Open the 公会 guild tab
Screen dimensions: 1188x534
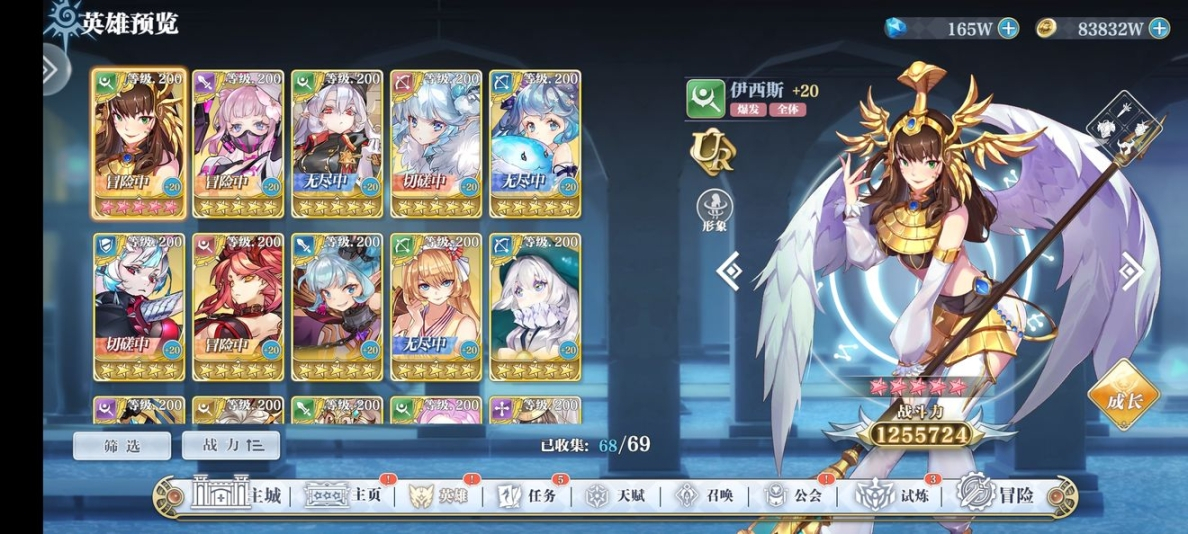click(793, 495)
